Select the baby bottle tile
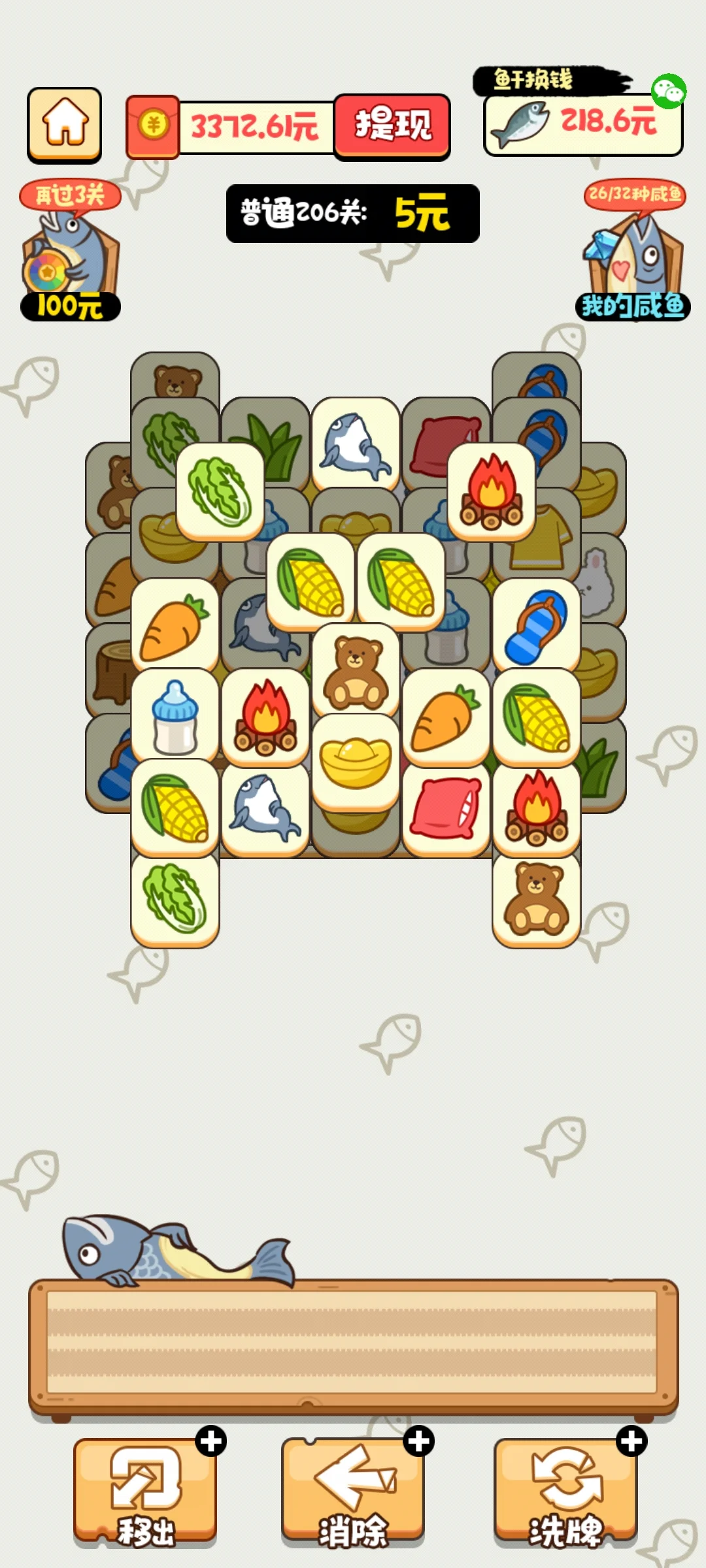Image resolution: width=706 pixels, height=1568 pixels. (x=175, y=717)
